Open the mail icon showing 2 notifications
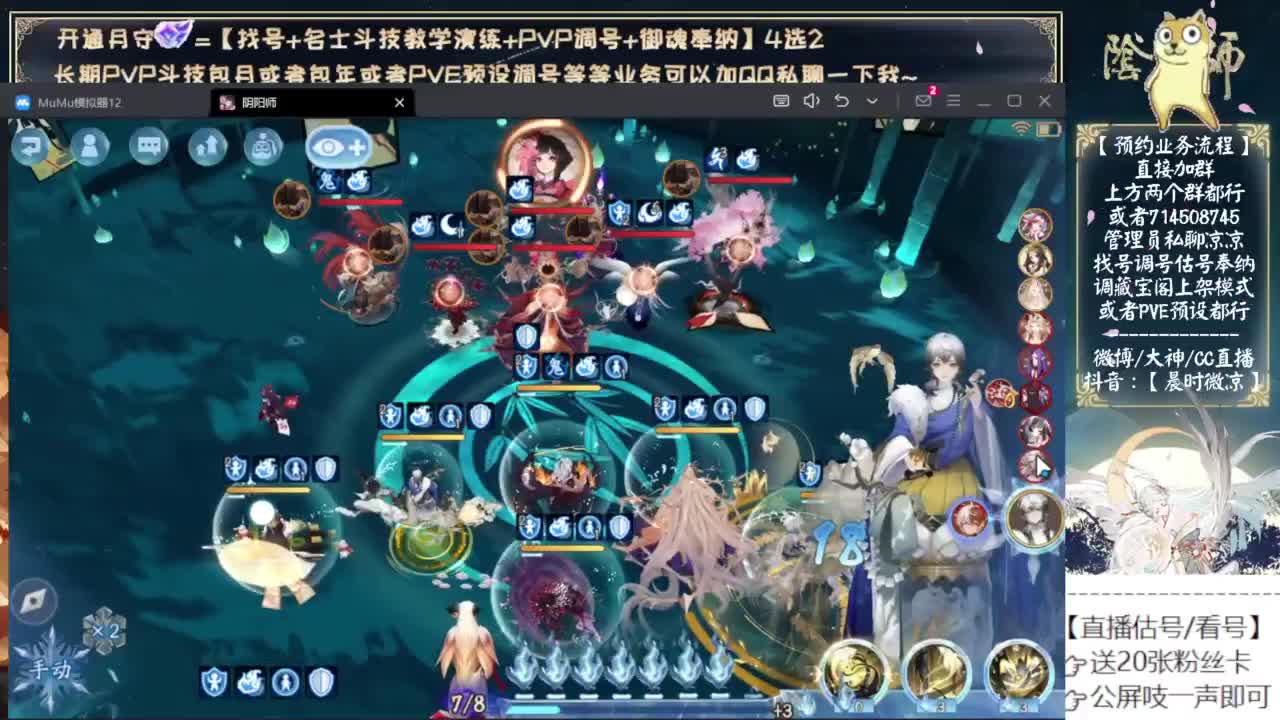The height and width of the screenshot is (720, 1280). [924, 101]
